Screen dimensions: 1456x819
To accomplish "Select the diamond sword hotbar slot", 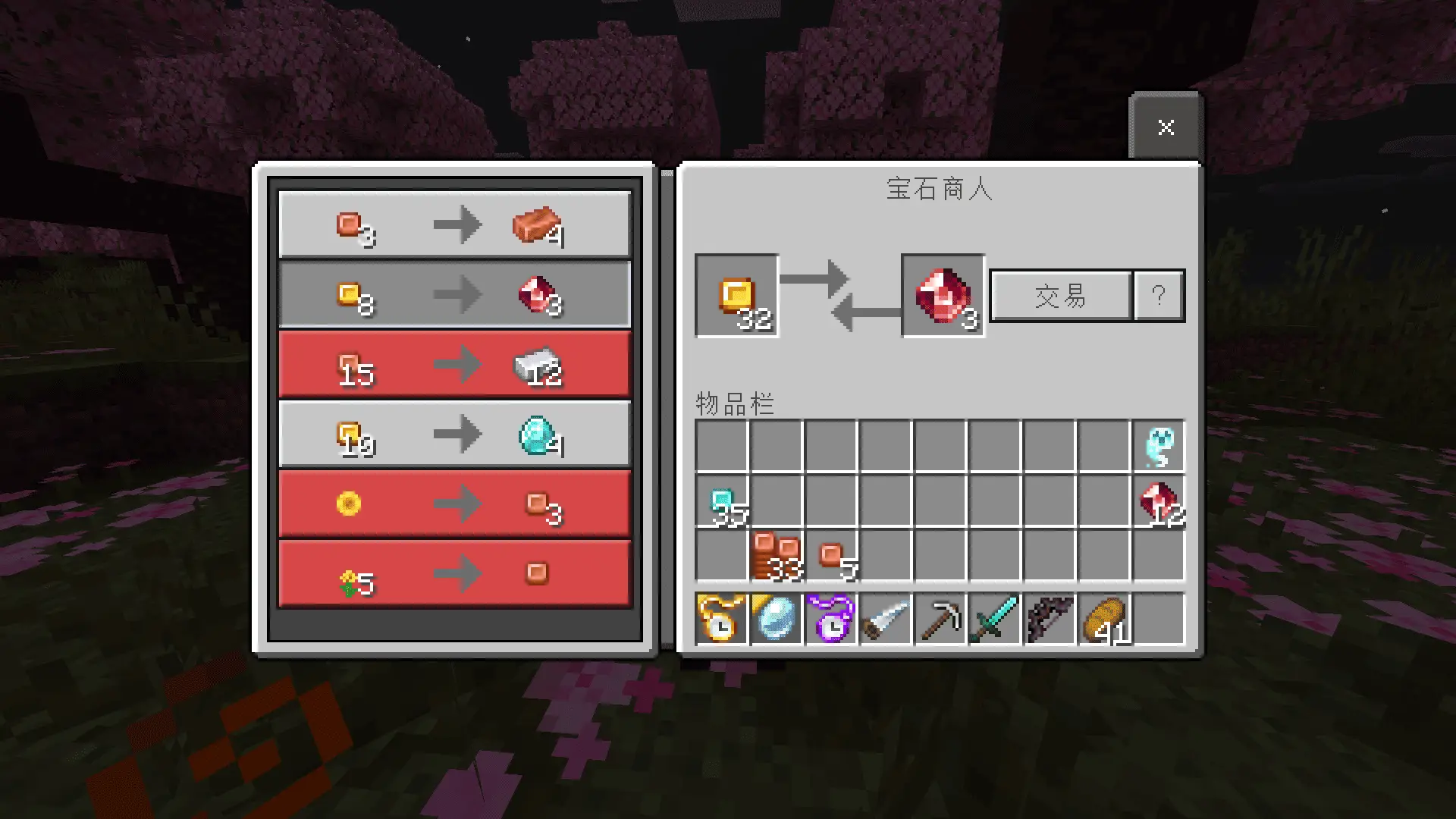I will [x=995, y=620].
